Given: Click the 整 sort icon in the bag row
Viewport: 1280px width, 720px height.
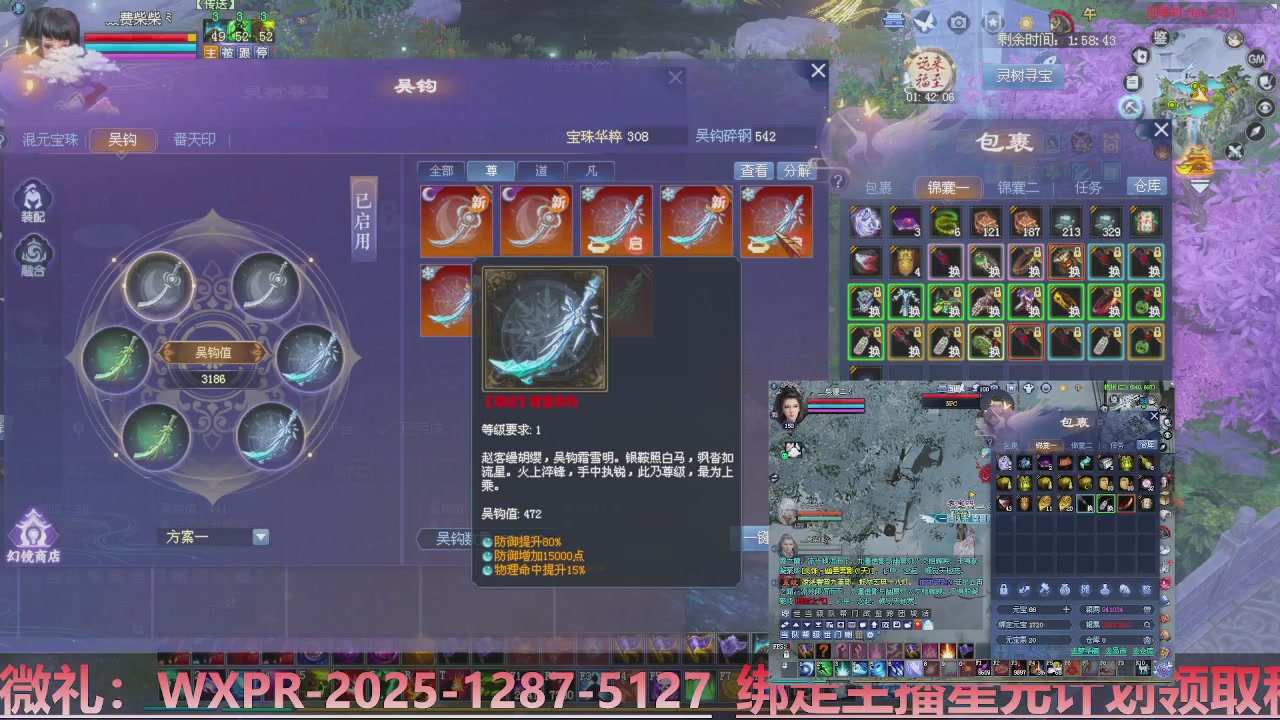Looking at the screenshot, I should tap(1148, 589).
